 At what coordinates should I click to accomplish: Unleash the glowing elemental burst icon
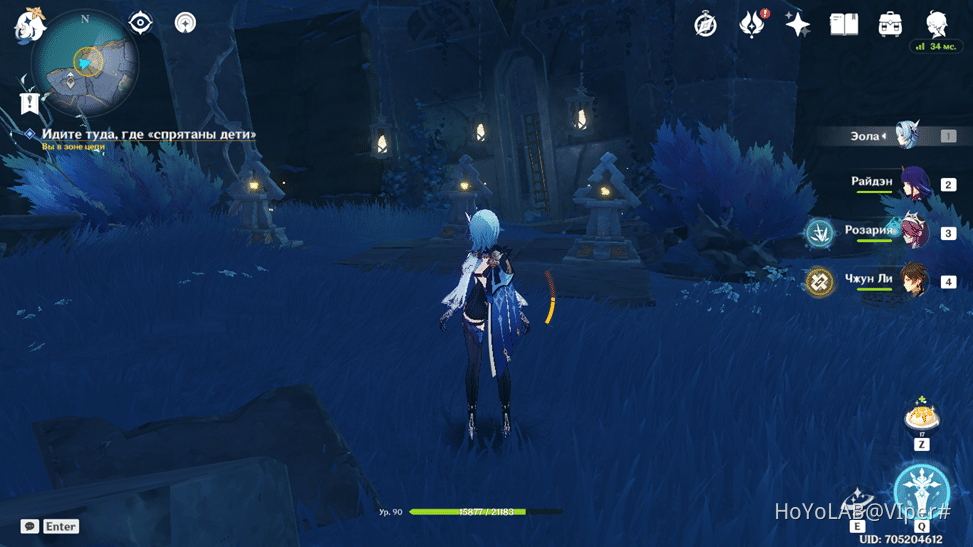click(921, 489)
